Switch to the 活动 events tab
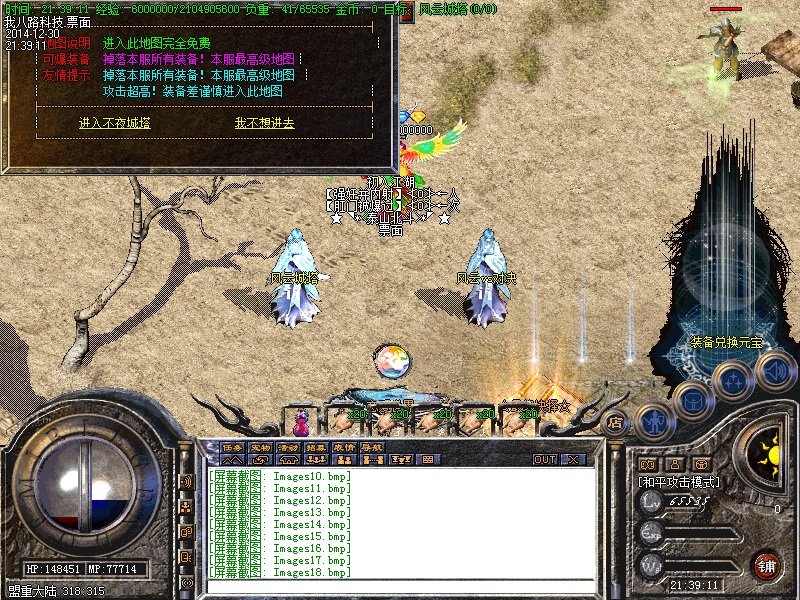This screenshot has height=600, width=800. (289, 447)
